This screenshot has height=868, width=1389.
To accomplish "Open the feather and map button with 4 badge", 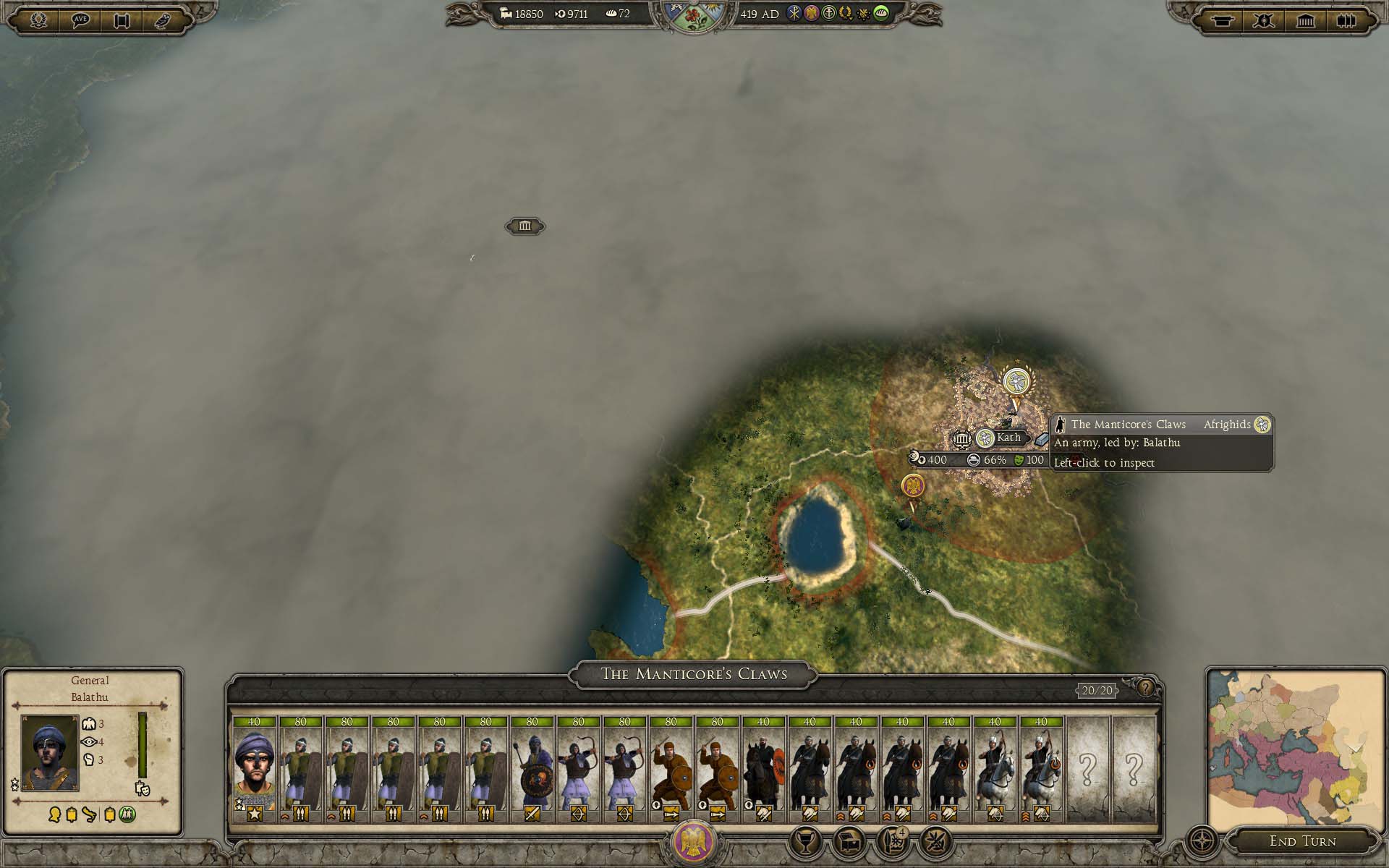I will tap(893, 841).
